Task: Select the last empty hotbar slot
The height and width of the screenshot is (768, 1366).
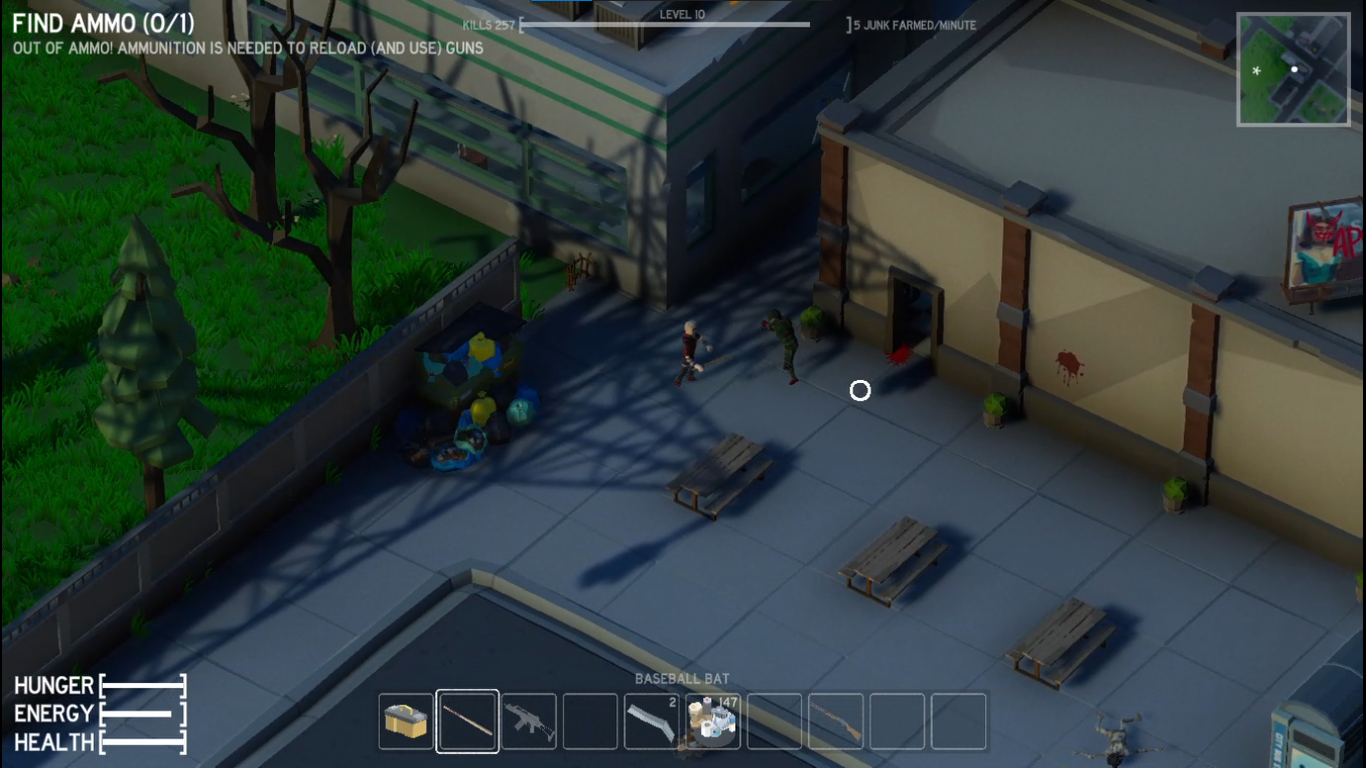Action: pos(958,720)
